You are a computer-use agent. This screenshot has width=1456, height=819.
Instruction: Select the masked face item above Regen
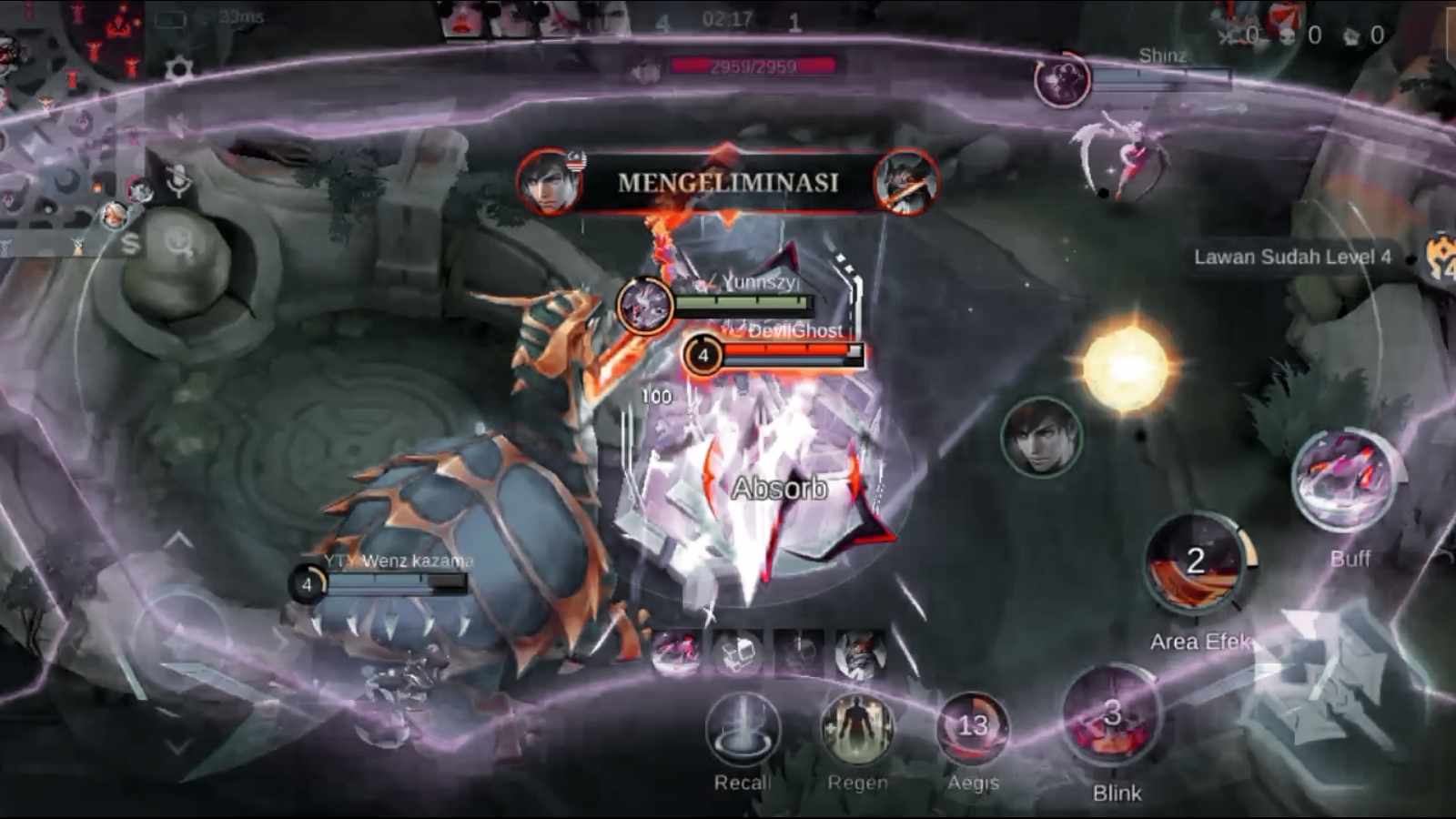click(x=860, y=653)
